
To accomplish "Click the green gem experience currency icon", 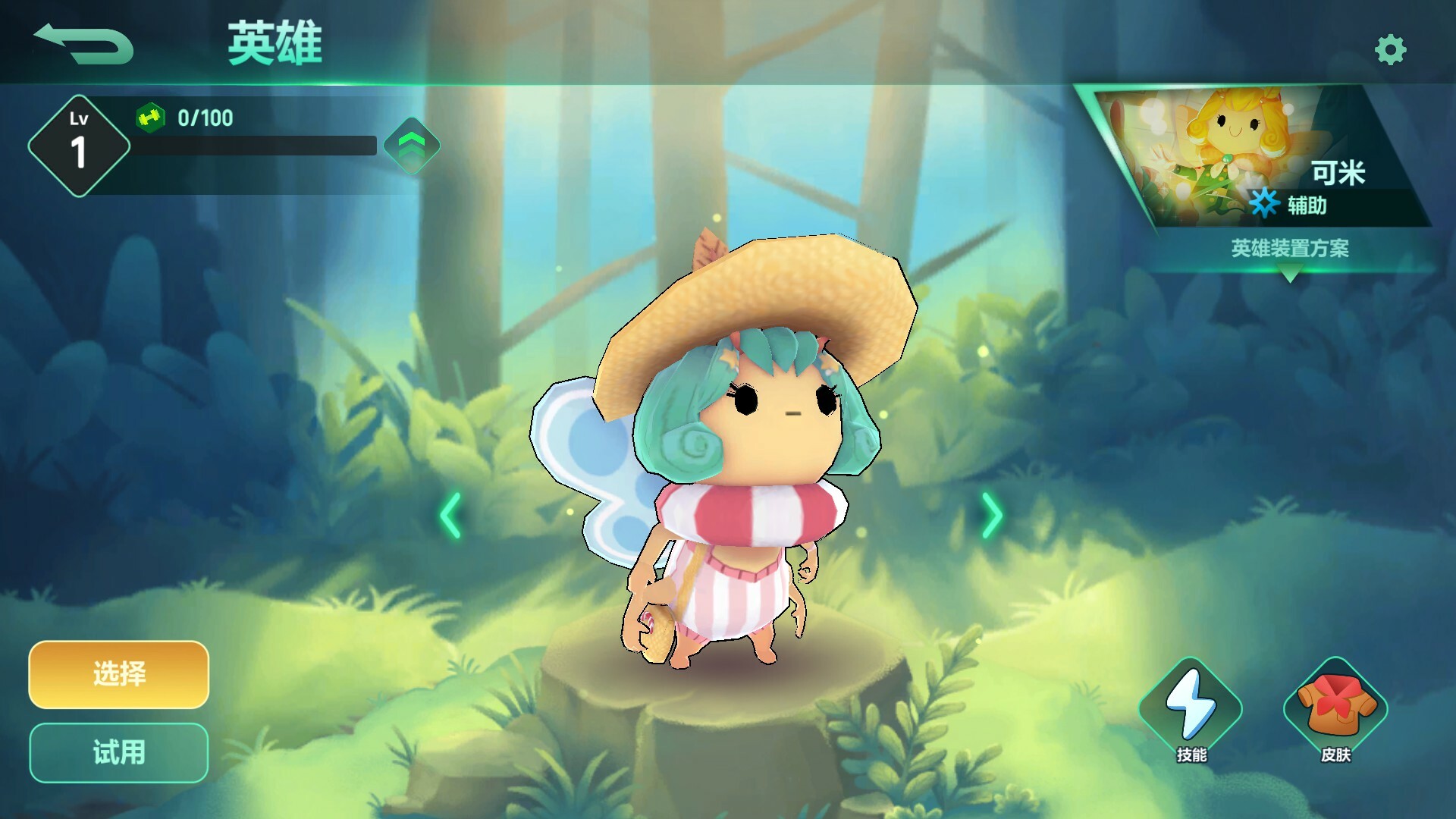I will (x=150, y=118).
